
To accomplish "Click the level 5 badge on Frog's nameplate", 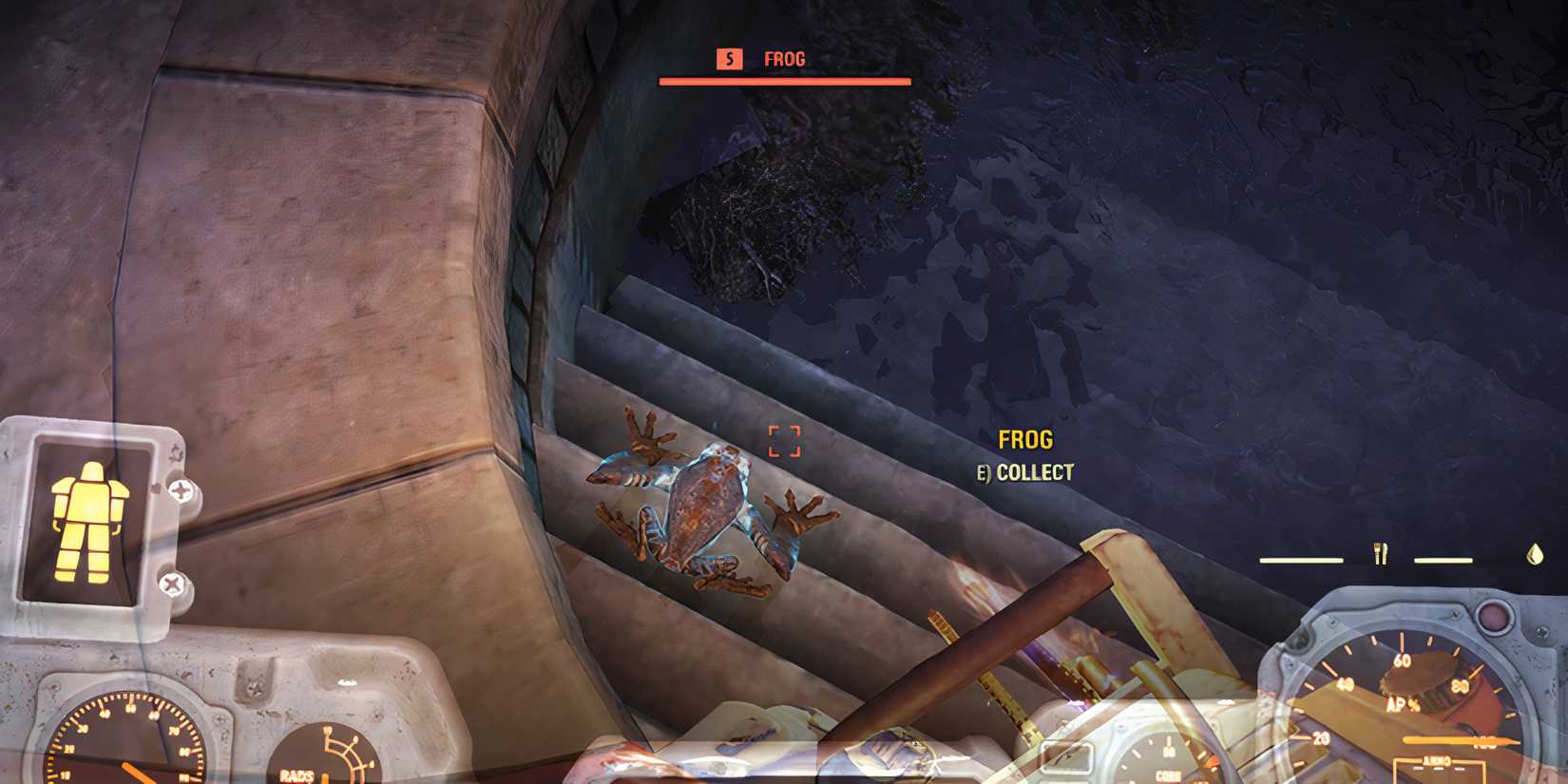I will point(728,60).
